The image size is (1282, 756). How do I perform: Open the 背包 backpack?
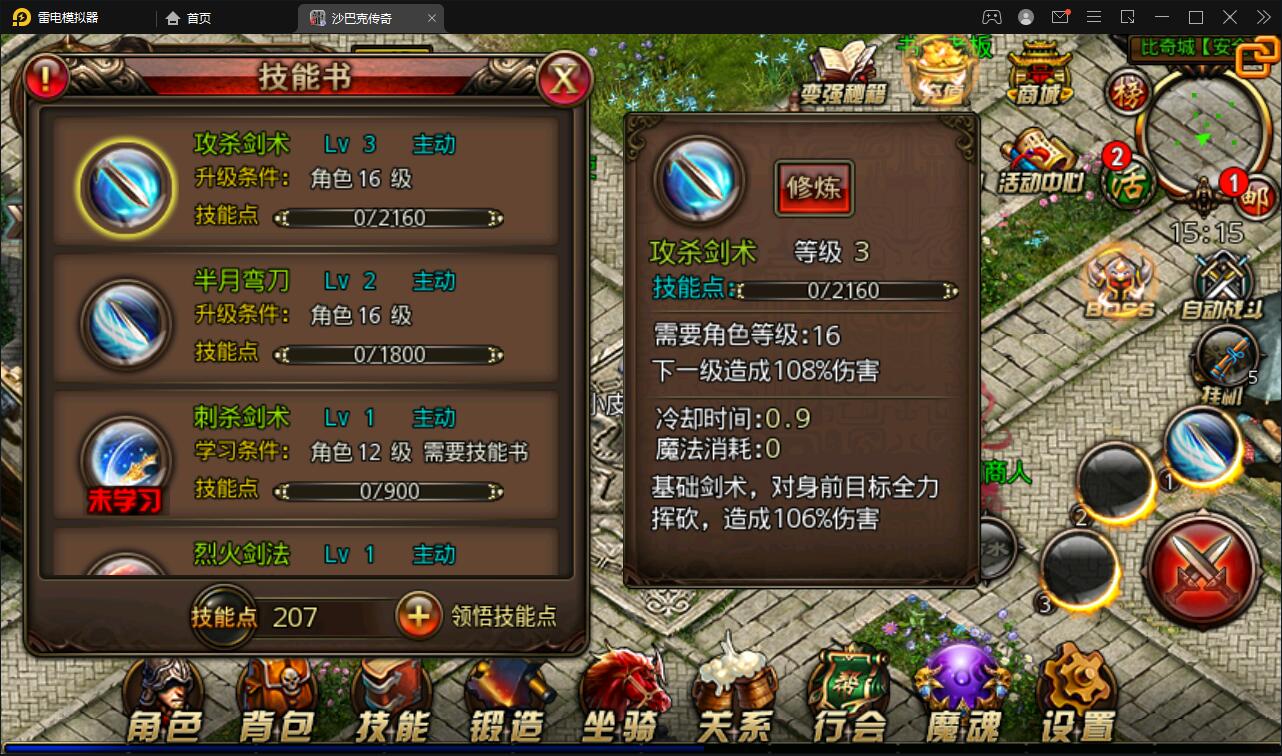pyautogui.click(x=276, y=695)
